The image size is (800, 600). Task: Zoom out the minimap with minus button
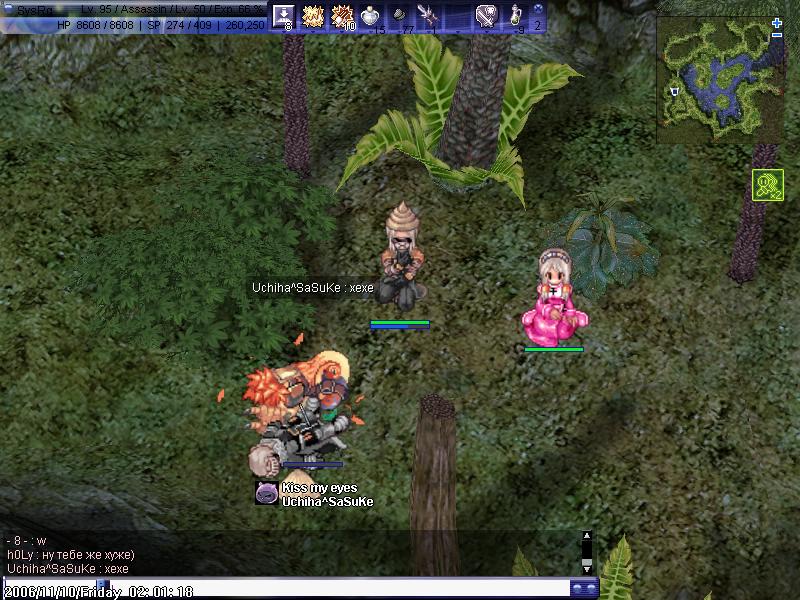click(x=777, y=36)
